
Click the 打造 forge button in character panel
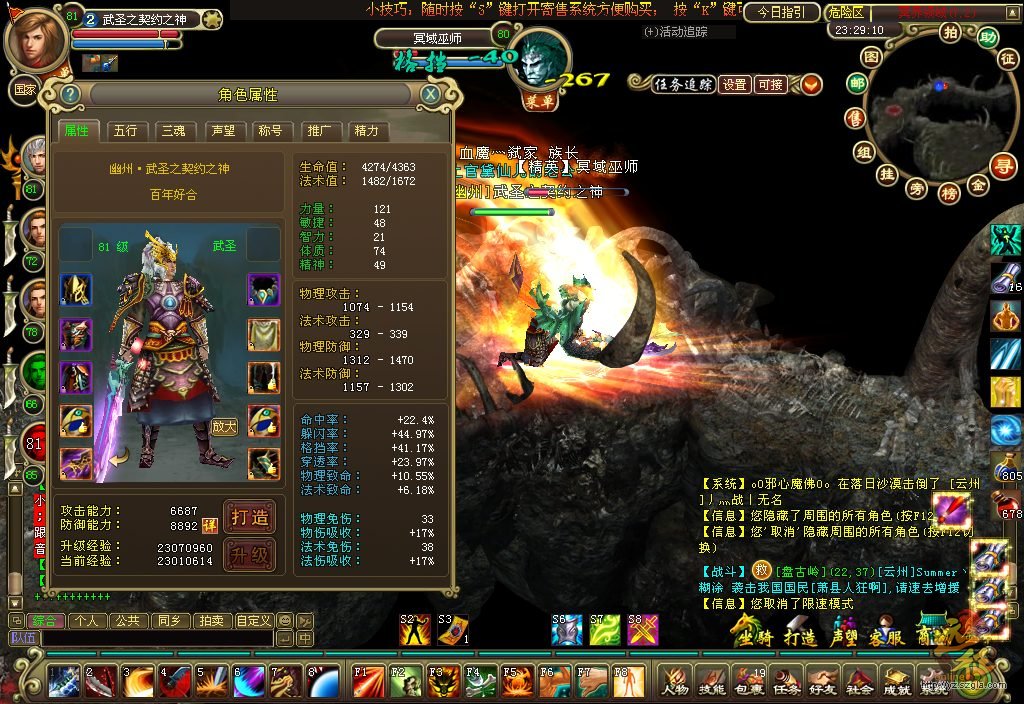249,517
